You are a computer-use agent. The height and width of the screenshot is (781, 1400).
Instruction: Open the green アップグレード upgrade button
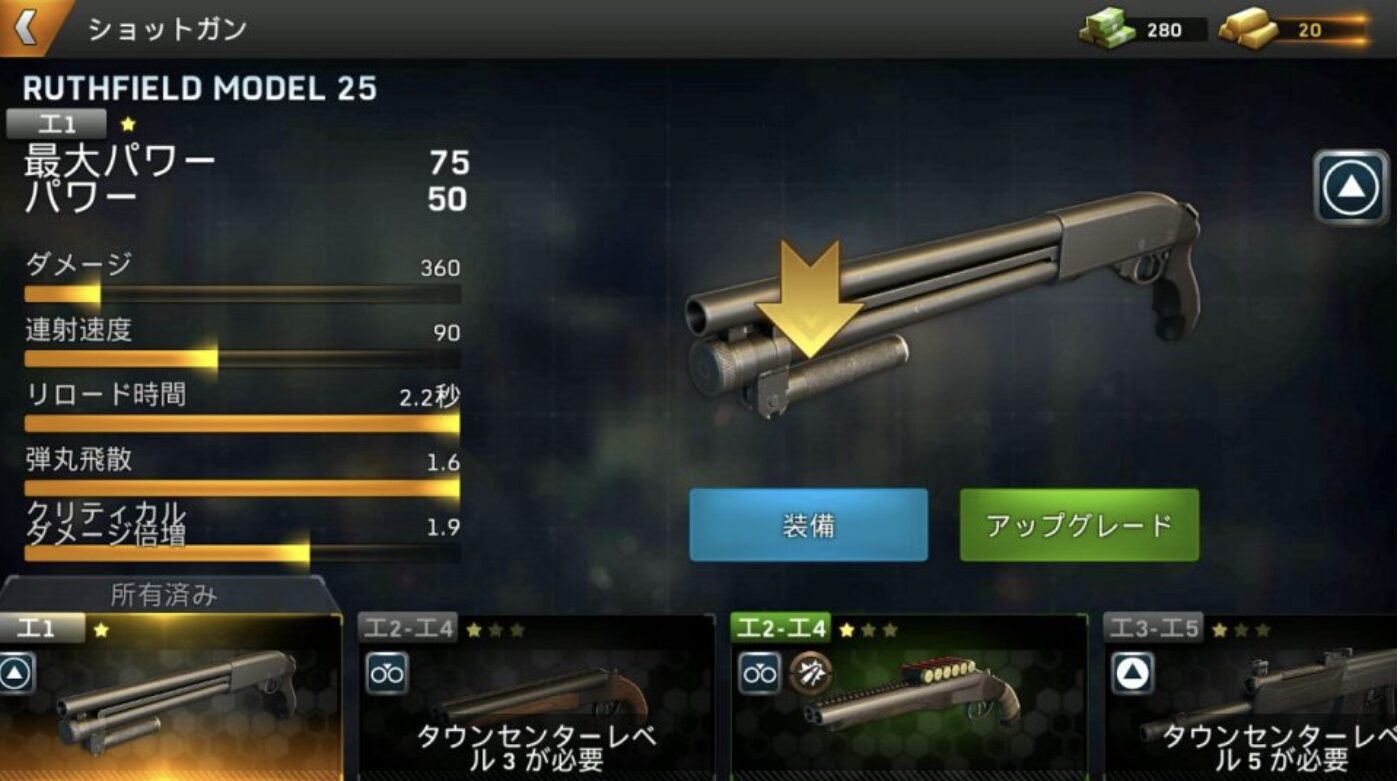(x=1079, y=525)
